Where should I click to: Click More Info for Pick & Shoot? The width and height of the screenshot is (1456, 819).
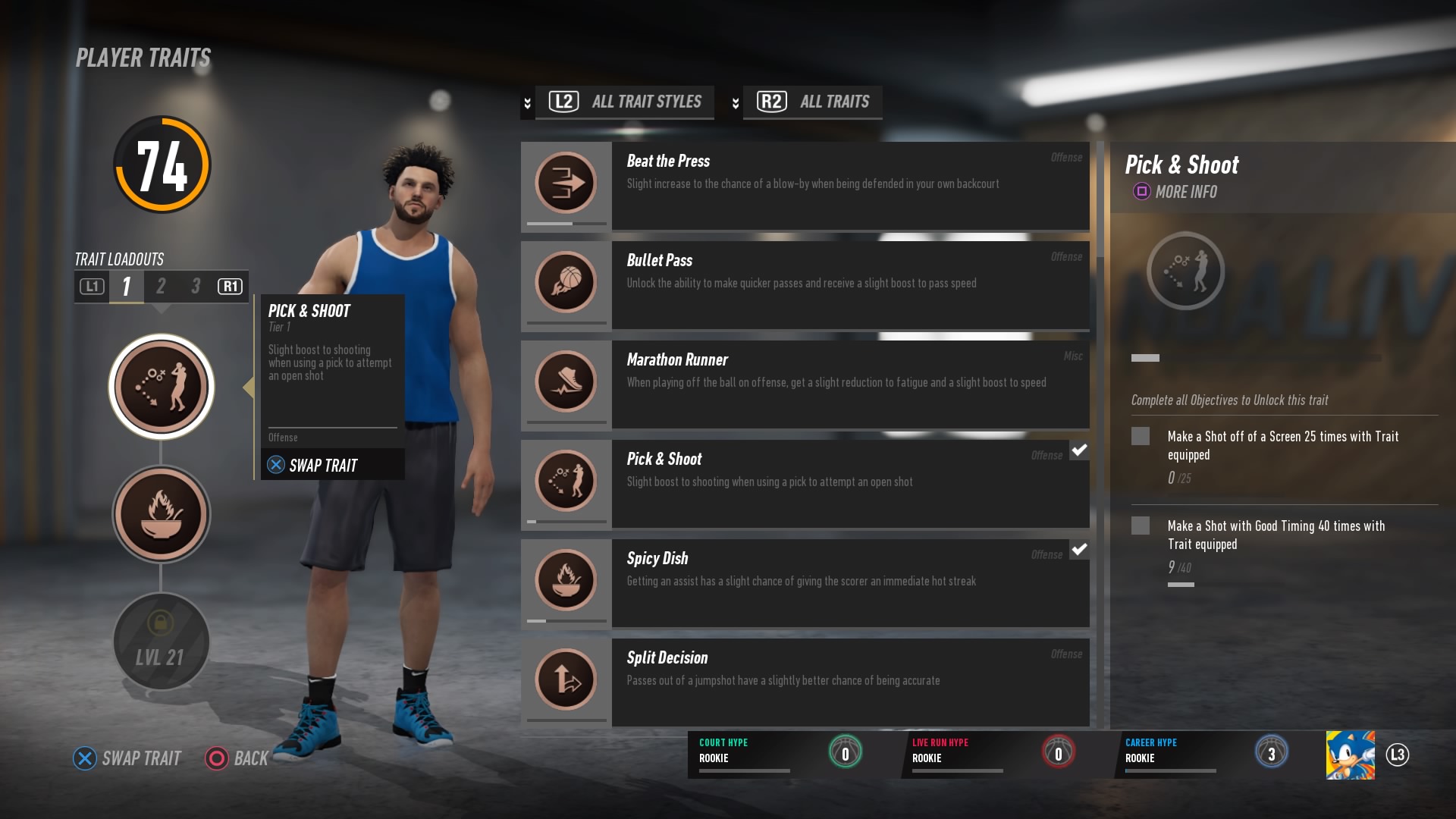coord(1172,192)
